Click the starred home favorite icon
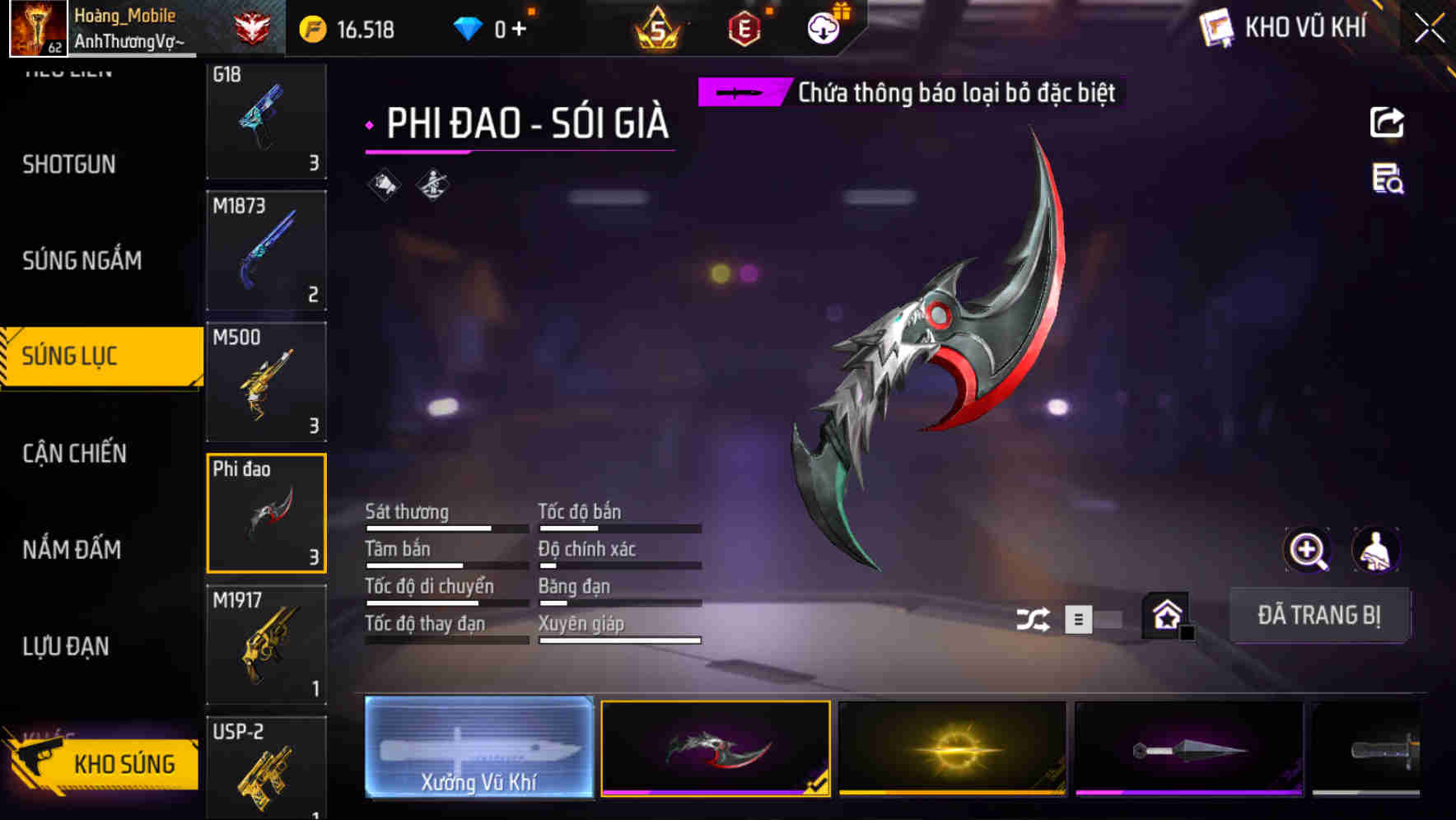Image resolution: width=1456 pixels, height=820 pixels. click(x=1163, y=614)
